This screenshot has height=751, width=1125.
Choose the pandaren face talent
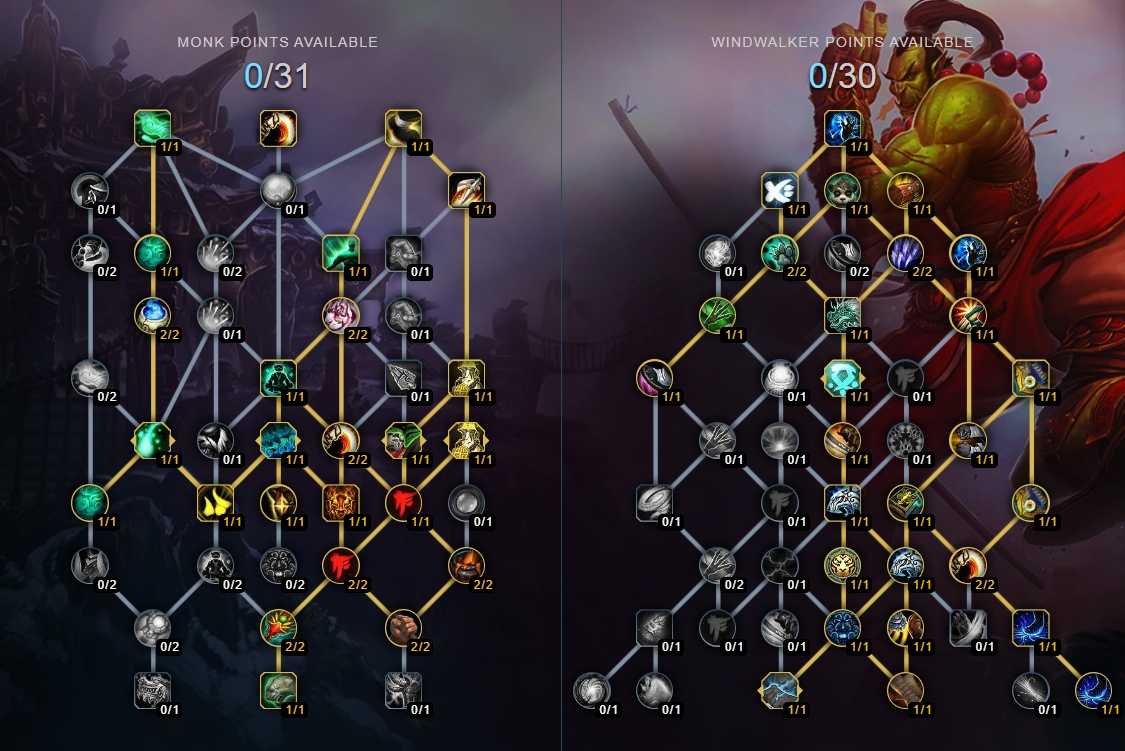click(x=842, y=190)
